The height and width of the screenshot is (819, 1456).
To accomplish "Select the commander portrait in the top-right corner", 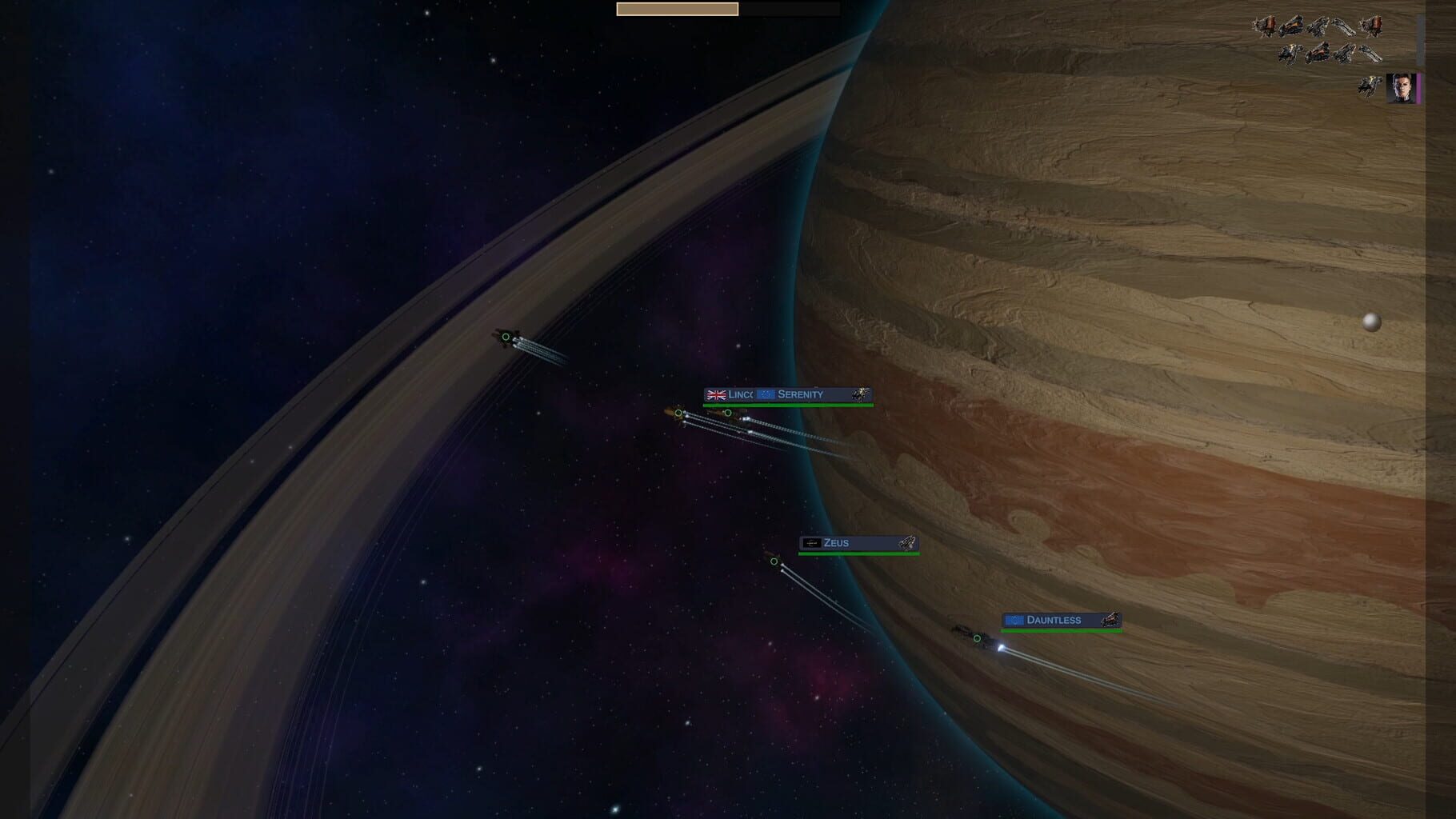I will point(1402,88).
